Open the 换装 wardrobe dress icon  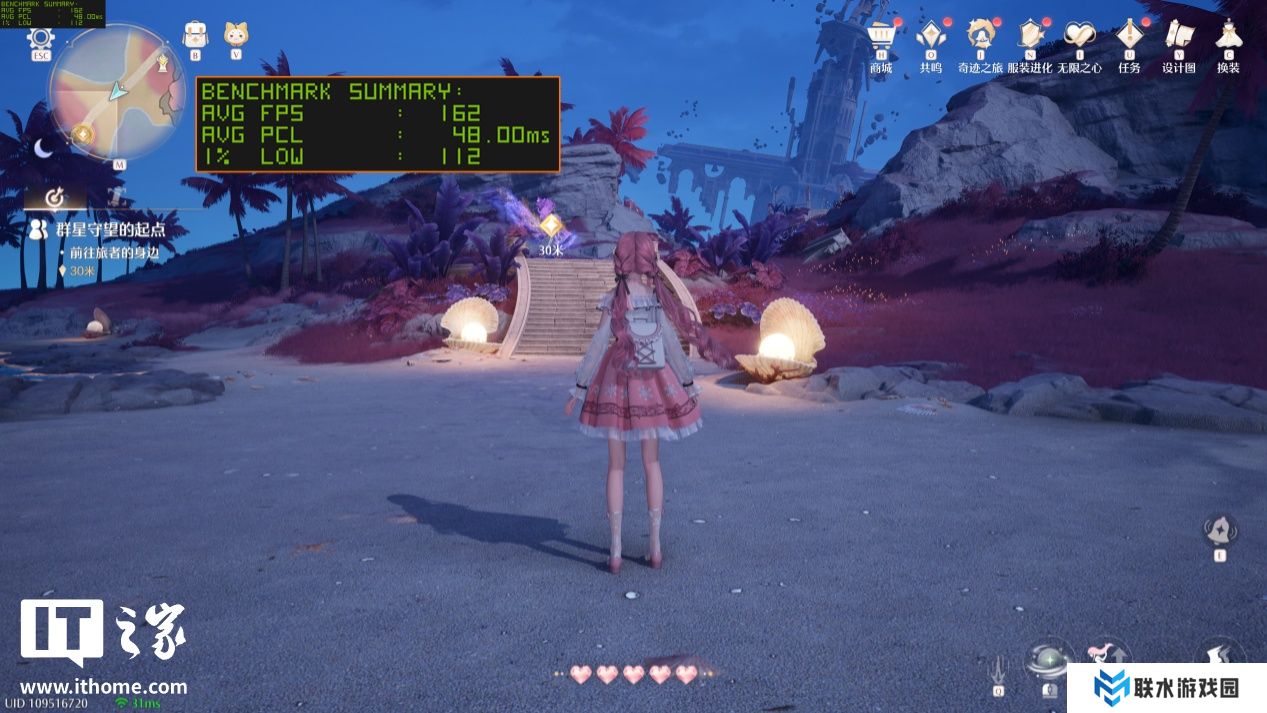tap(1228, 38)
